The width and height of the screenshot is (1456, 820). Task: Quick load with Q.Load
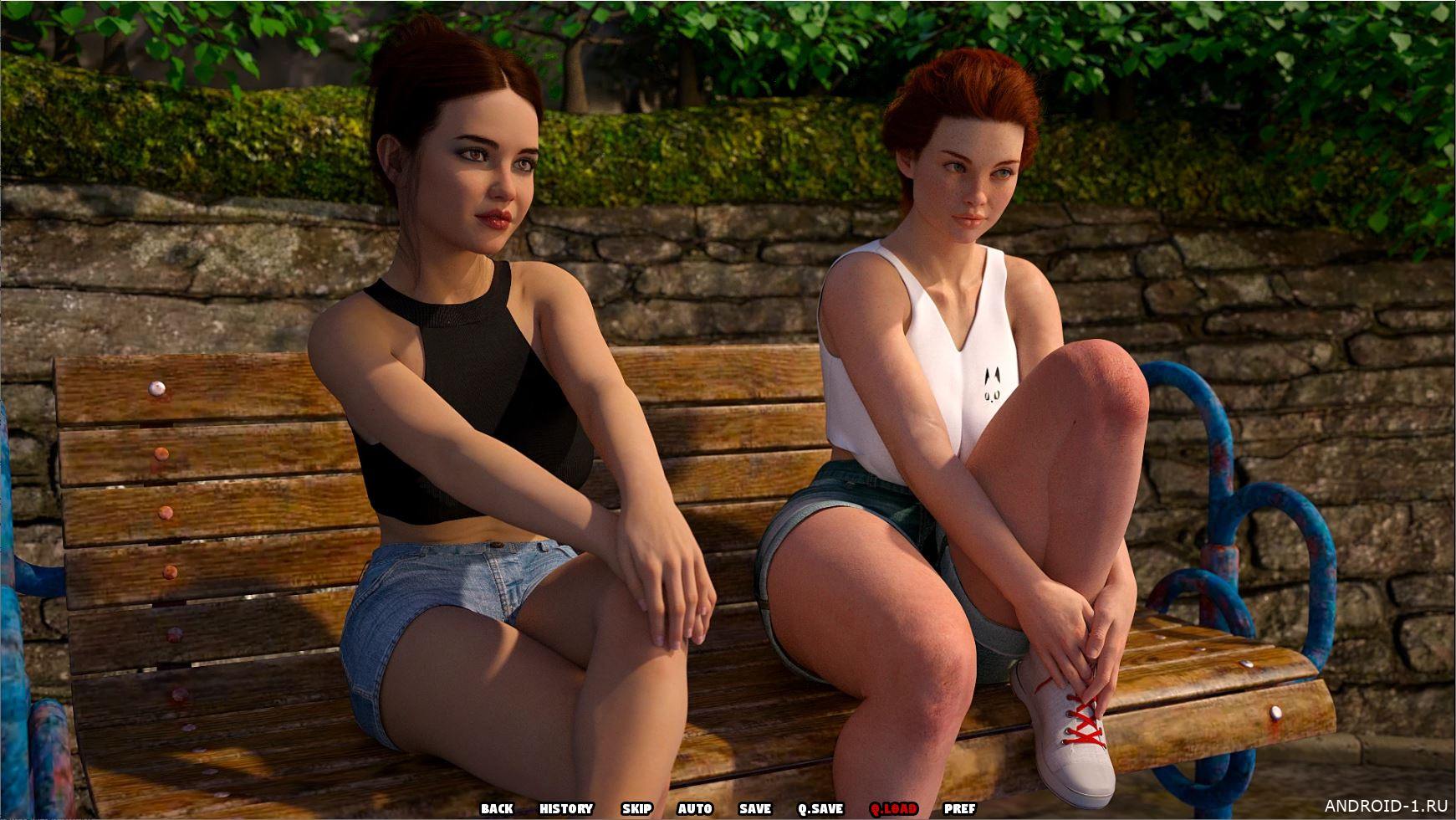(x=893, y=808)
